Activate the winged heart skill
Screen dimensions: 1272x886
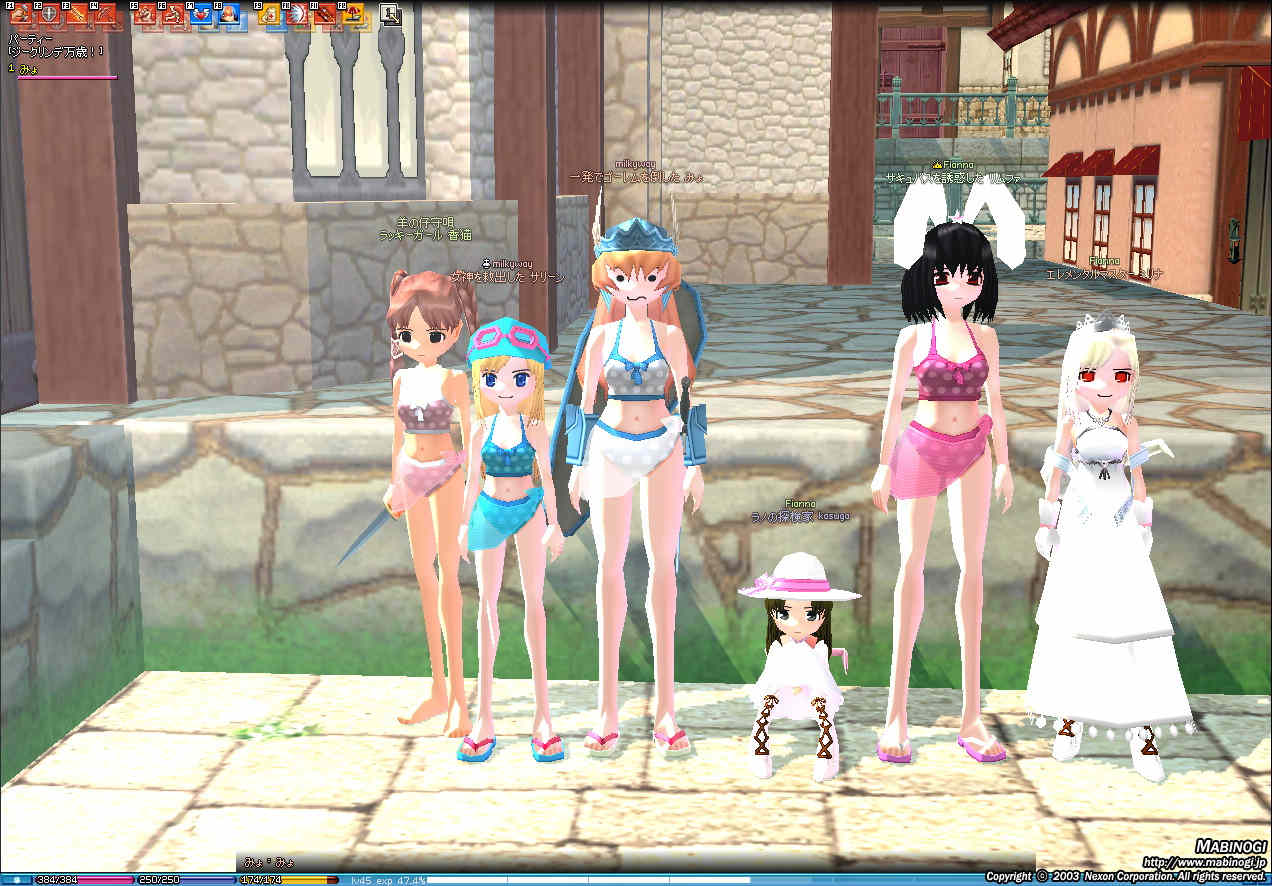201,15
